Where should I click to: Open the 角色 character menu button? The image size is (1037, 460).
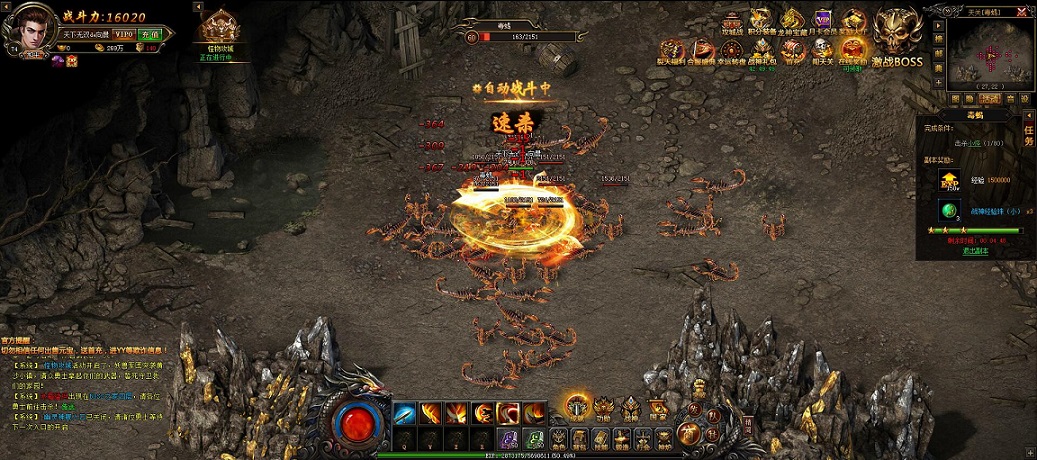[x=558, y=439]
